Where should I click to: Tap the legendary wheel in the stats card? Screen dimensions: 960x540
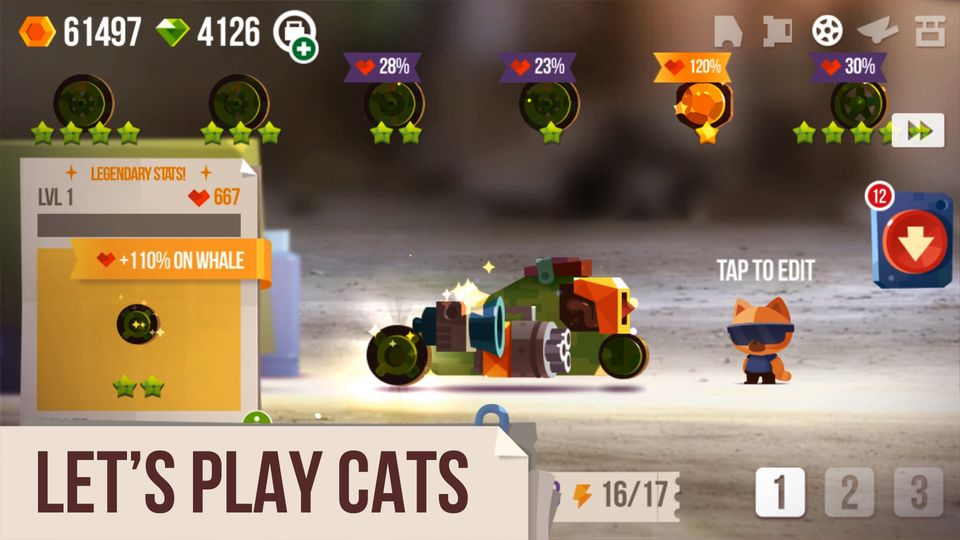[x=138, y=323]
